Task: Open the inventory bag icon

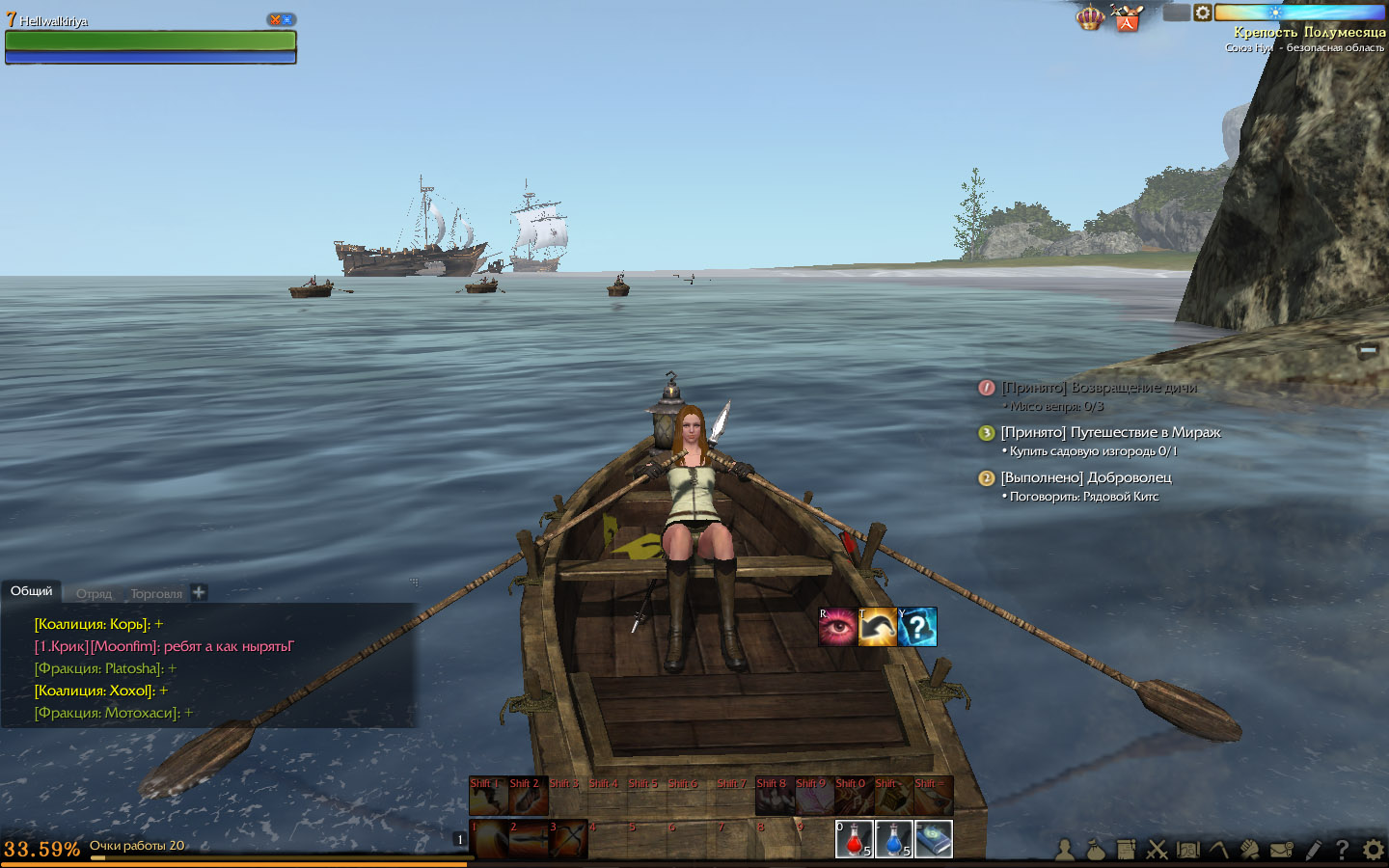Action: [1095, 850]
